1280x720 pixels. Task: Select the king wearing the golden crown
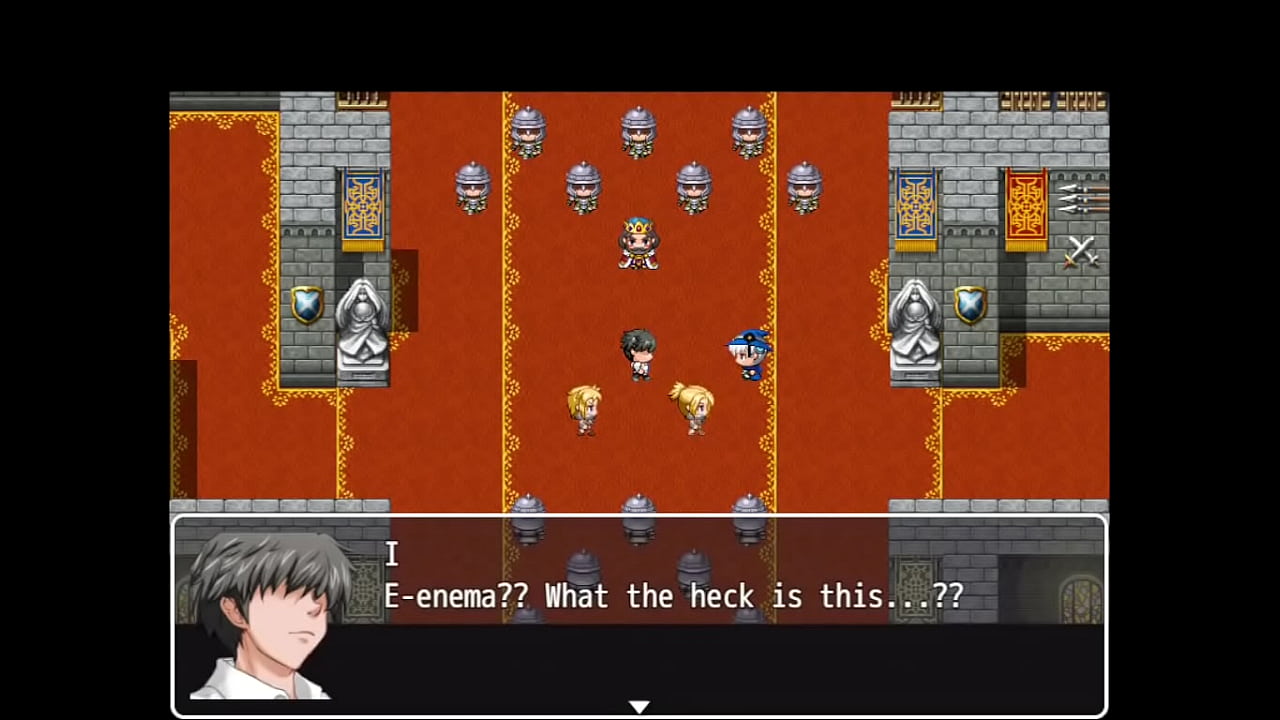[638, 243]
